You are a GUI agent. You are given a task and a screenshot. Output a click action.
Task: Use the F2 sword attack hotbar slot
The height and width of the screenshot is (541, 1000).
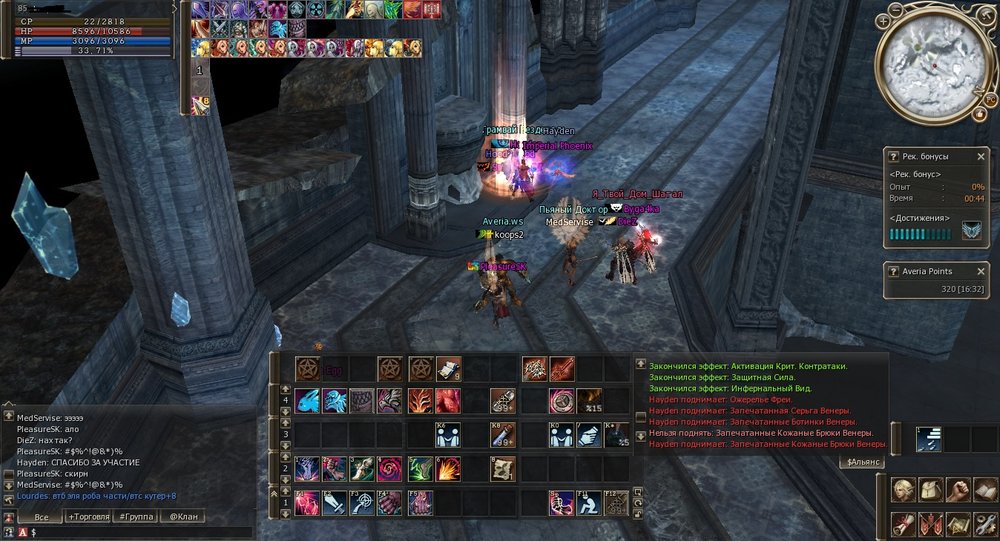[x=335, y=502]
